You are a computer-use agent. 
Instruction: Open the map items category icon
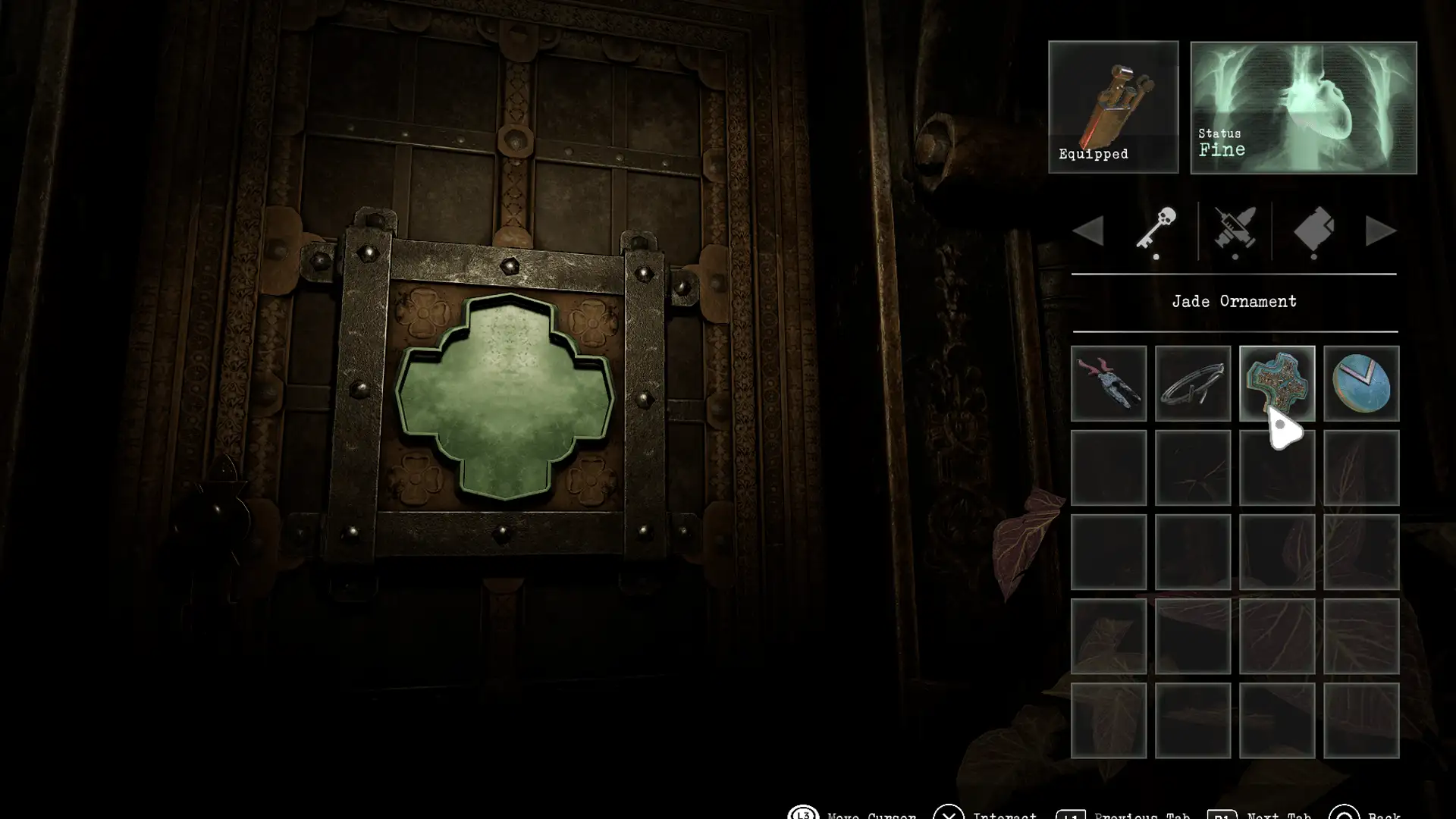pyautogui.click(x=1313, y=231)
